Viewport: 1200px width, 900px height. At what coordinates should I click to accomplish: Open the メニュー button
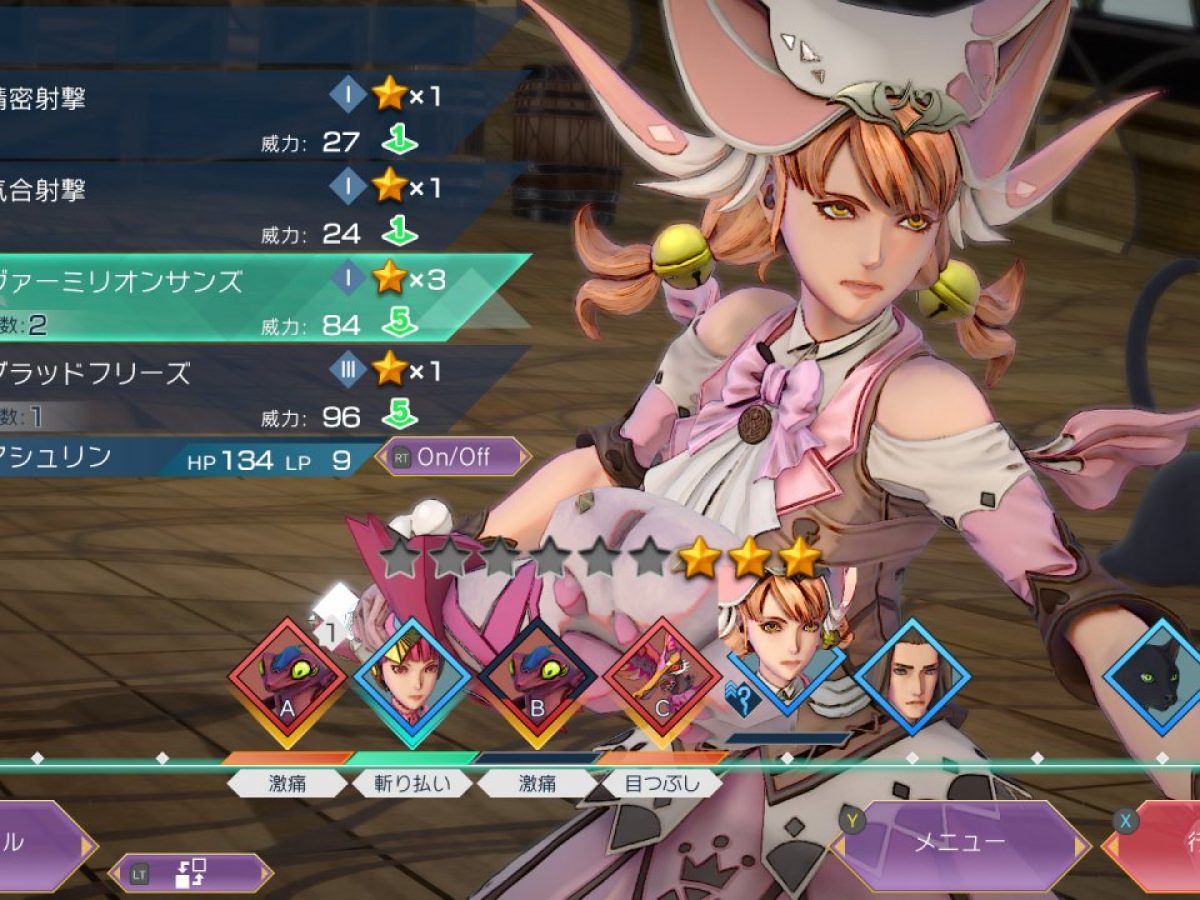pos(960,843)
